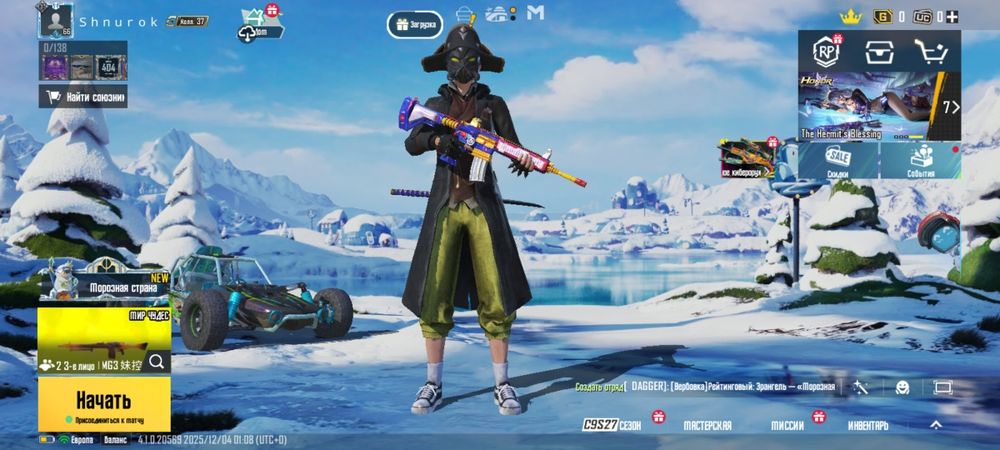Open the Royale Pass RP icon
Viewport: 1000px width, 450px height.
(x=826, y=51)
